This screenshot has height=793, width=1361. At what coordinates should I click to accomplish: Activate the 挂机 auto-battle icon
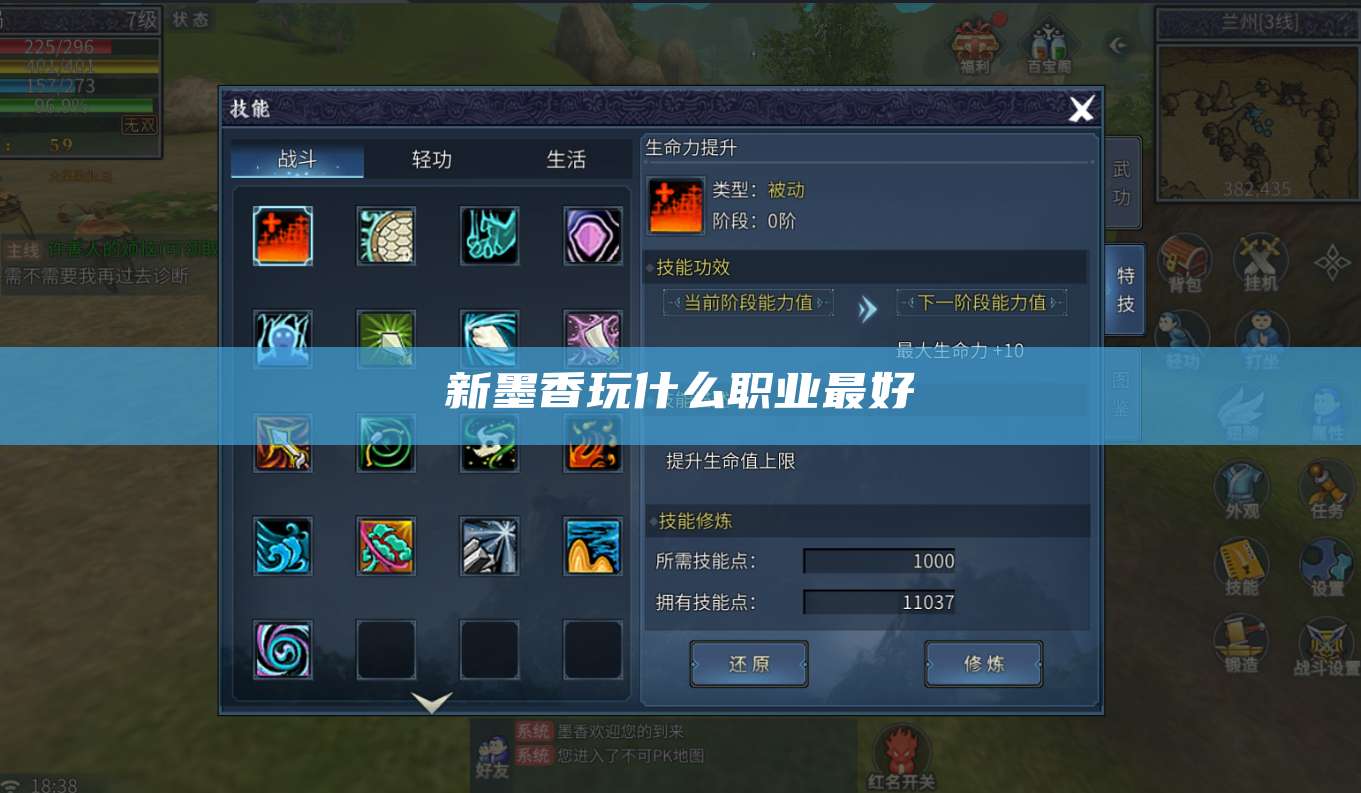click(x=1258, y=260)
